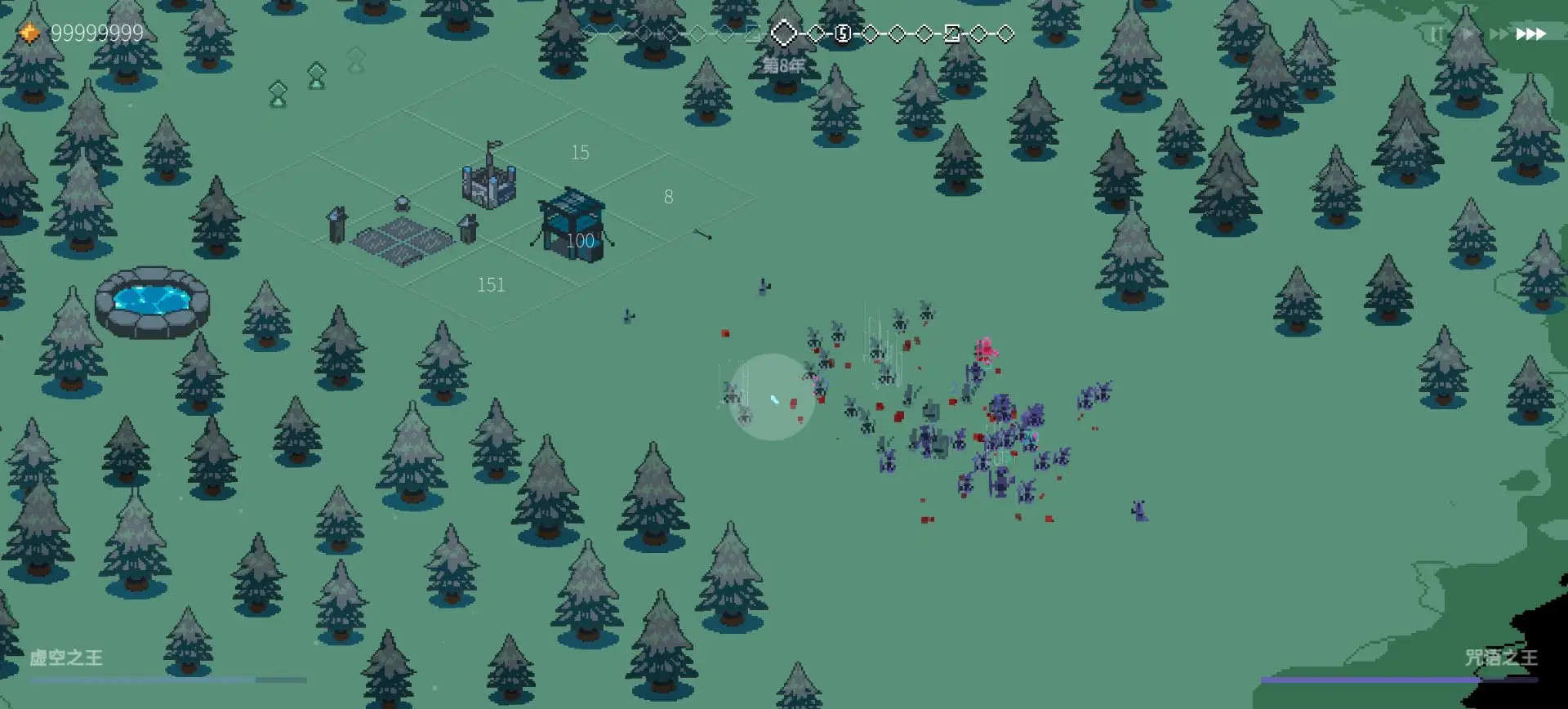The height and width of the screenshot is (709, 1568).
Task: Select the triple fast-forward speed
Action: 1531,34
